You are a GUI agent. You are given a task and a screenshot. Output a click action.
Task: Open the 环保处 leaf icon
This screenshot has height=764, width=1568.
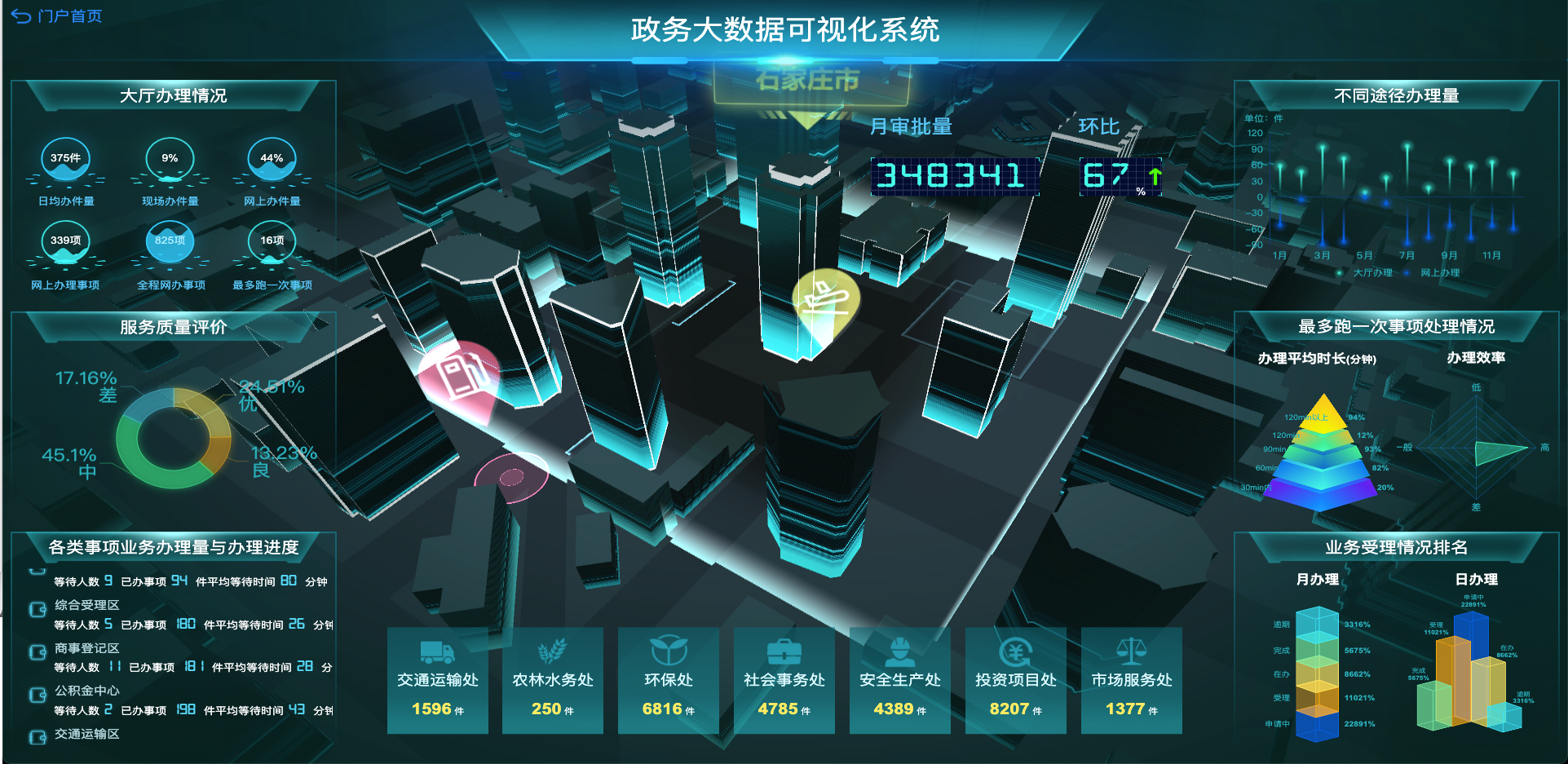coord(669,649)
